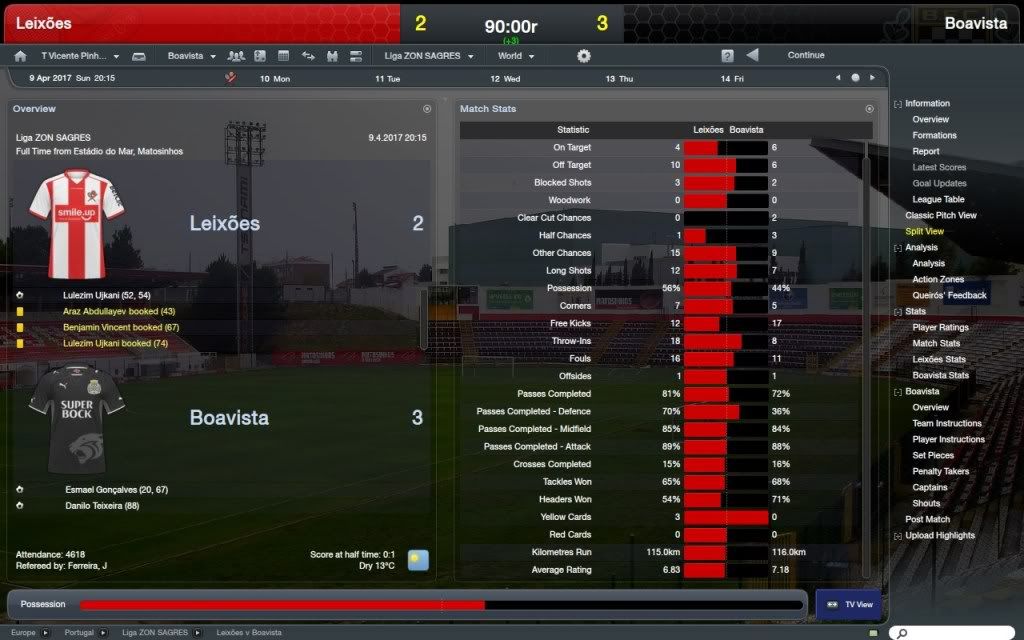The height and width of the screenshot is (640, 1024).
Task: Open the match Report
Action: [x=925, y=151]
